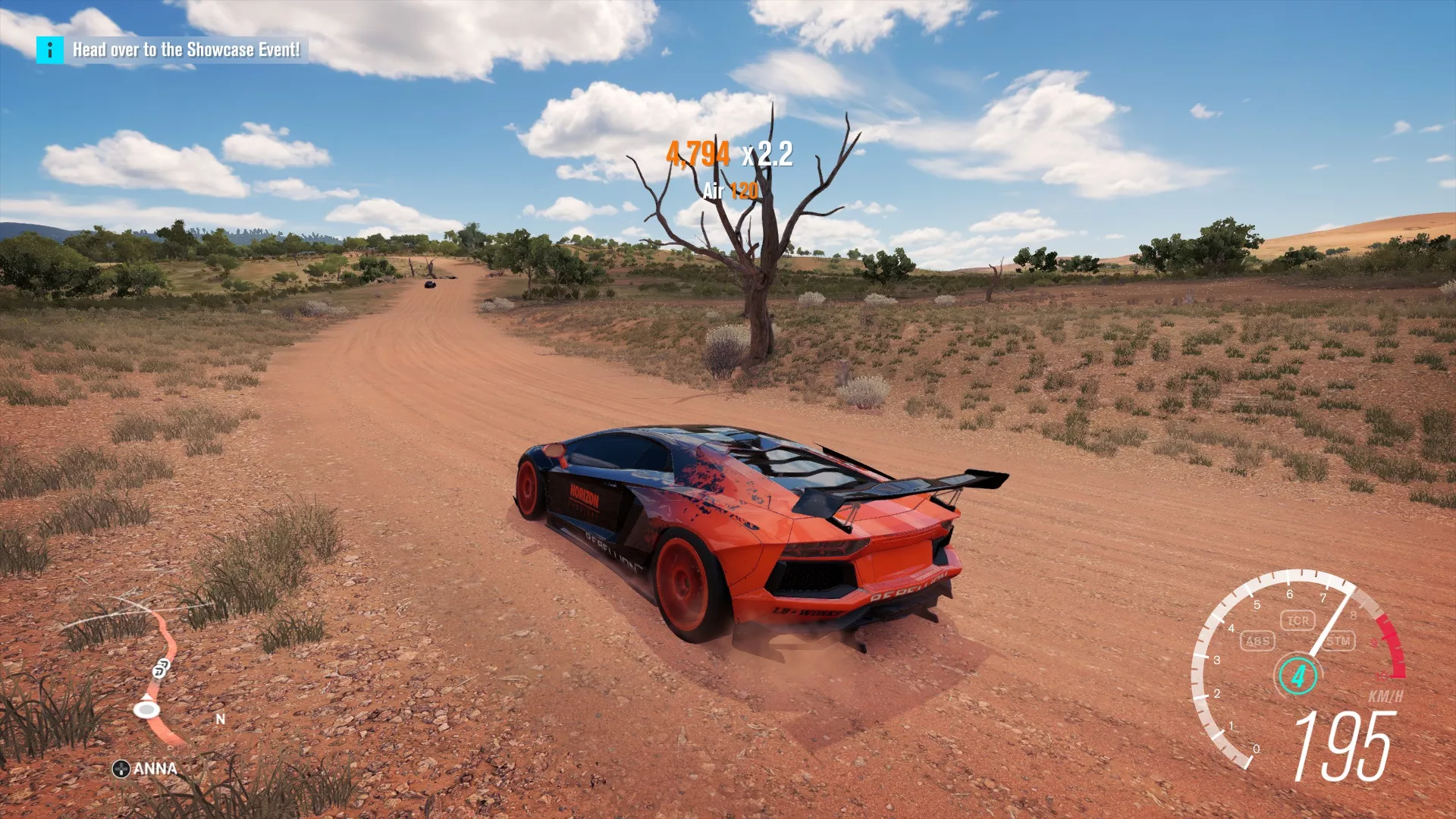Click the 4,794 skill score

tap(698, 155)
